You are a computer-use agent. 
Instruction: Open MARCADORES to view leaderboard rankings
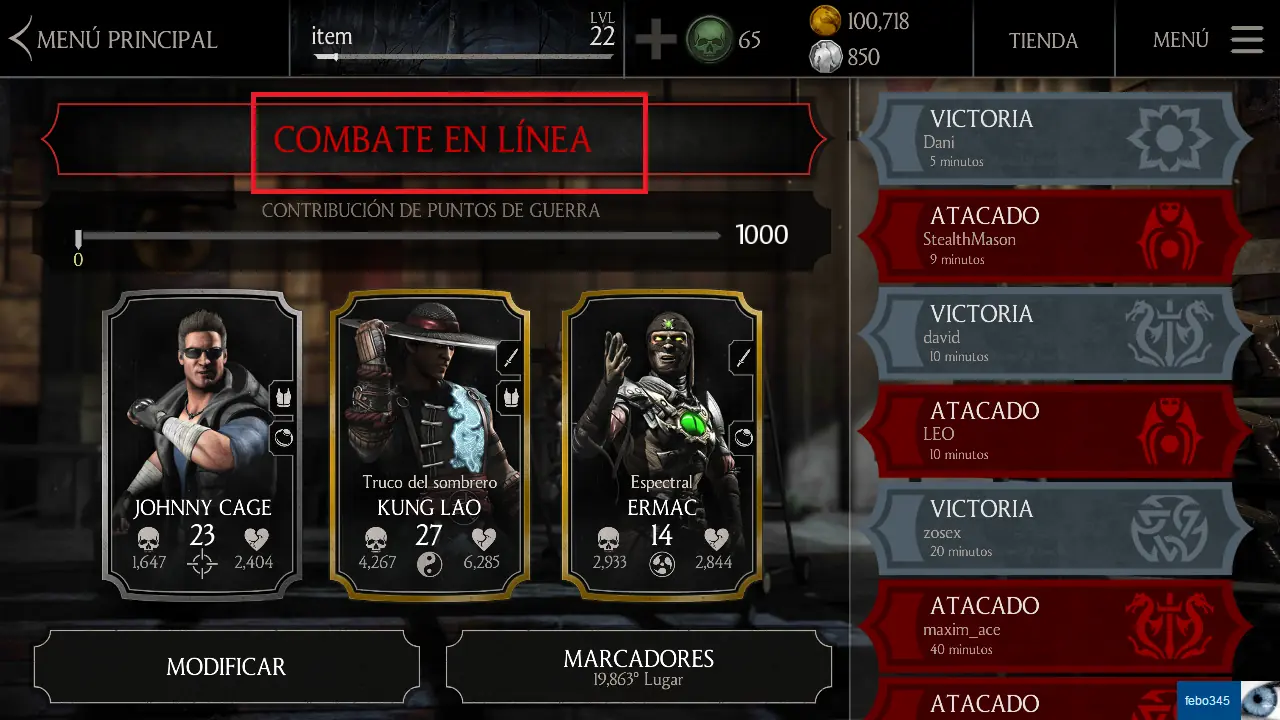pos(639,666)
